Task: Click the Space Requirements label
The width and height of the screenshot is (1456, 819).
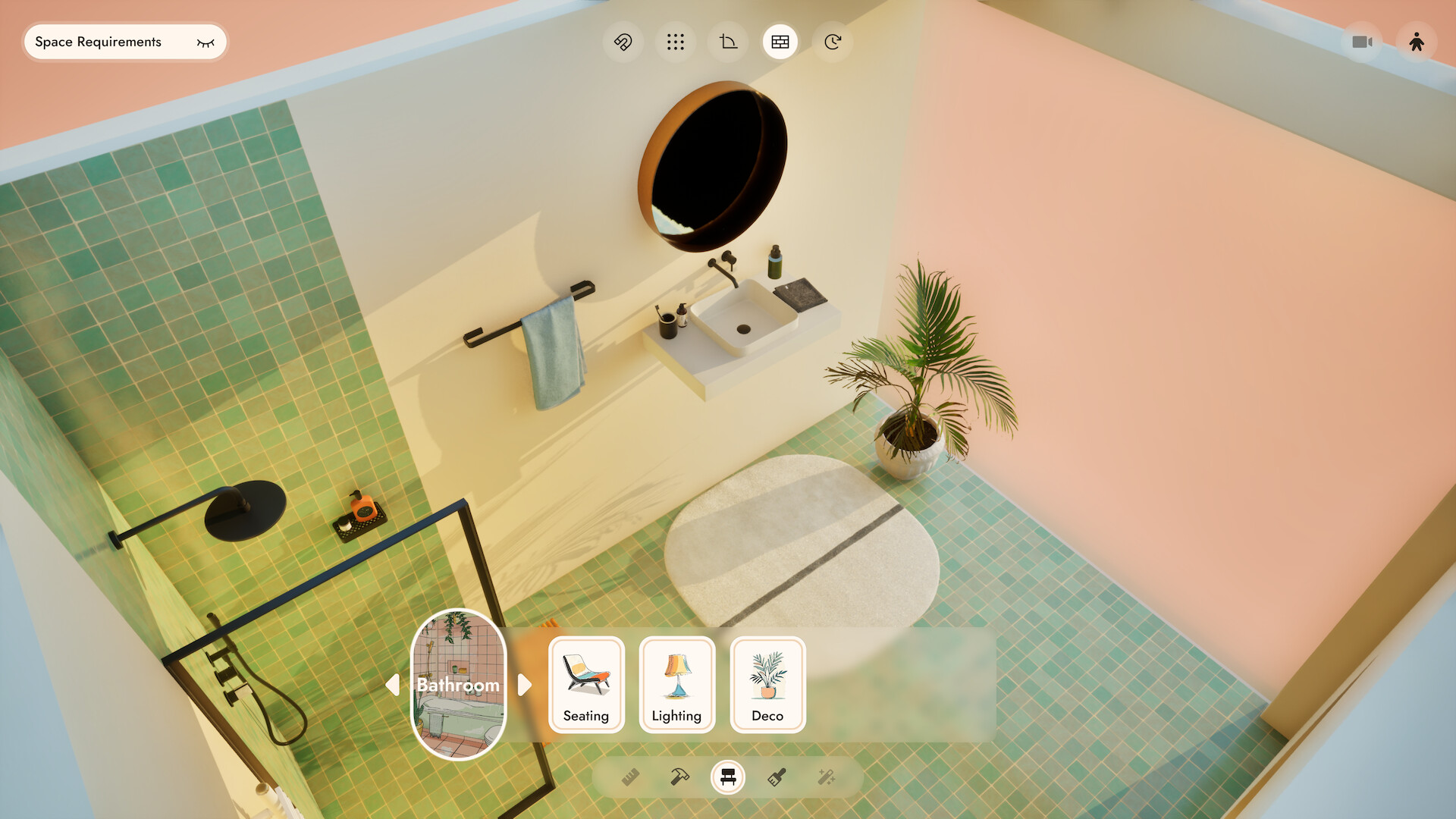Action: (99, 42)
